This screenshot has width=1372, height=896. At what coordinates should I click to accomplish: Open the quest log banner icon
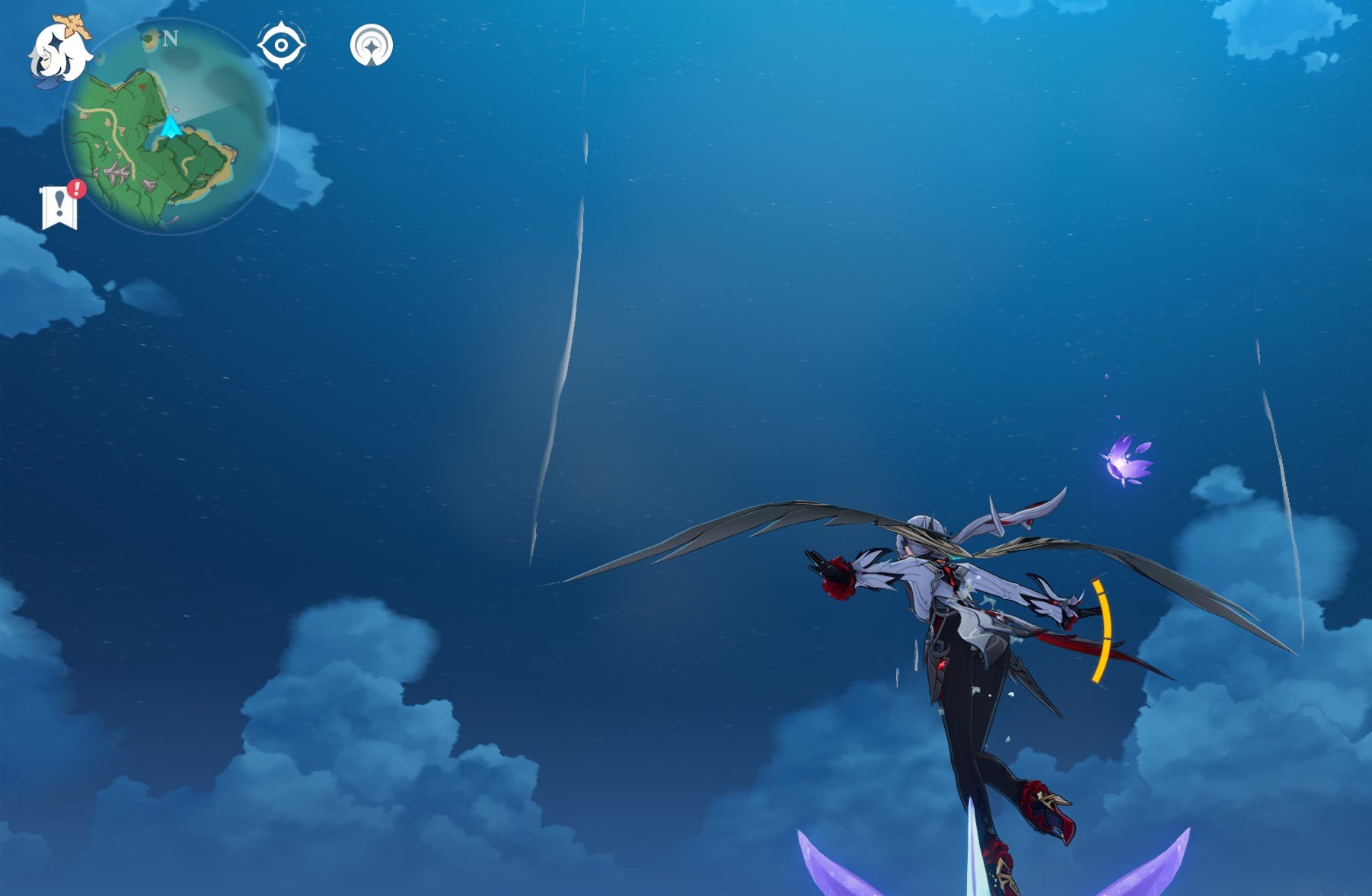coord(59,206)
